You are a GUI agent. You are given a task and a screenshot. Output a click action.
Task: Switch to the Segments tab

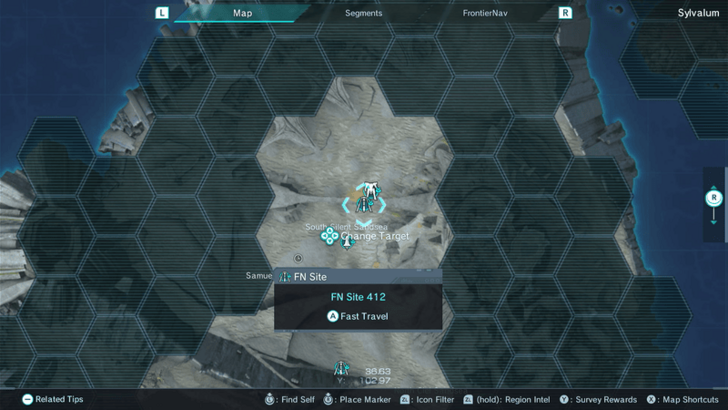click(x=364, y=14)
